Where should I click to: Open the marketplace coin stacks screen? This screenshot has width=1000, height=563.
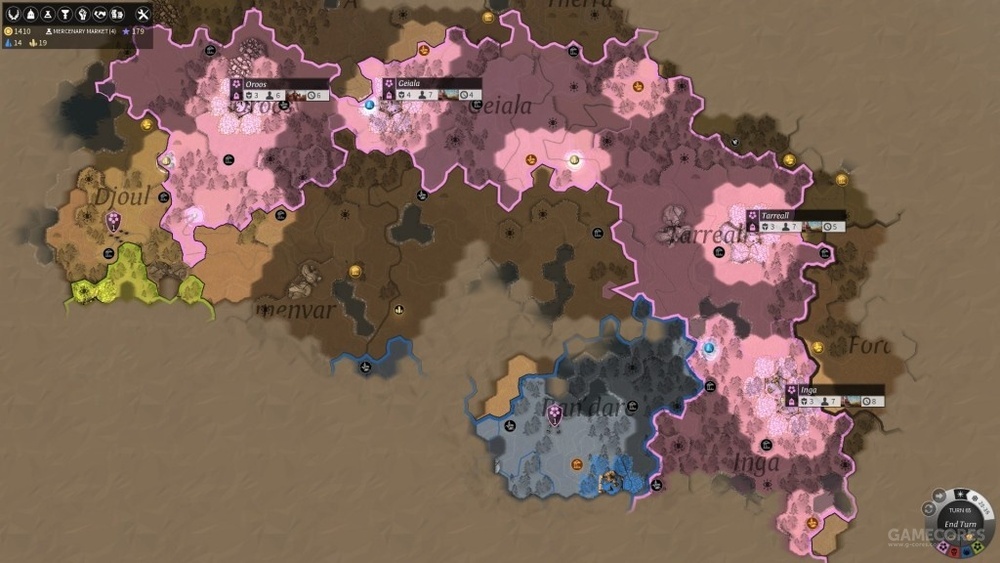point(117,14)
